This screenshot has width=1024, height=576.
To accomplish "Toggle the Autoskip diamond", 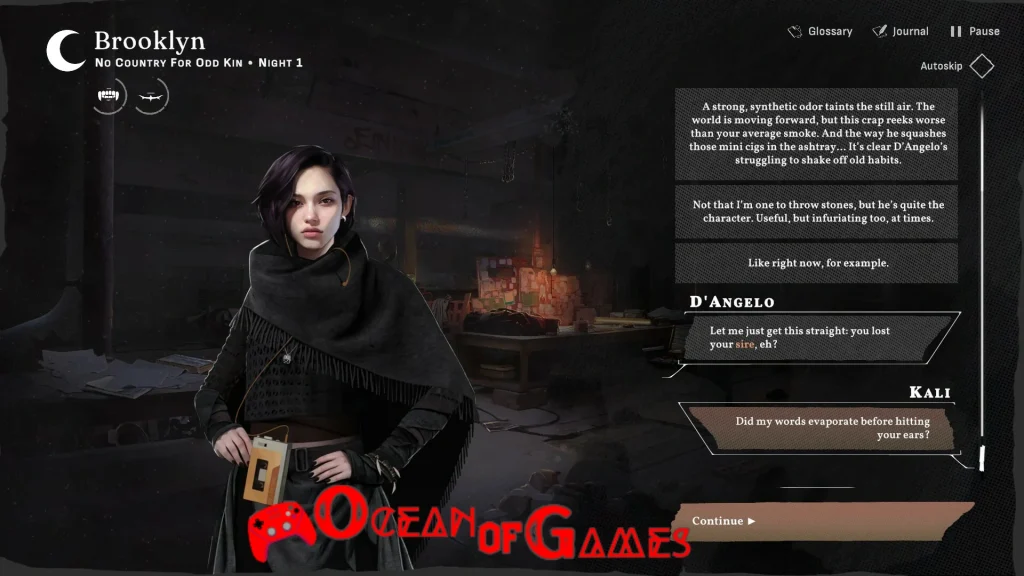I will (x=981, y=67).
